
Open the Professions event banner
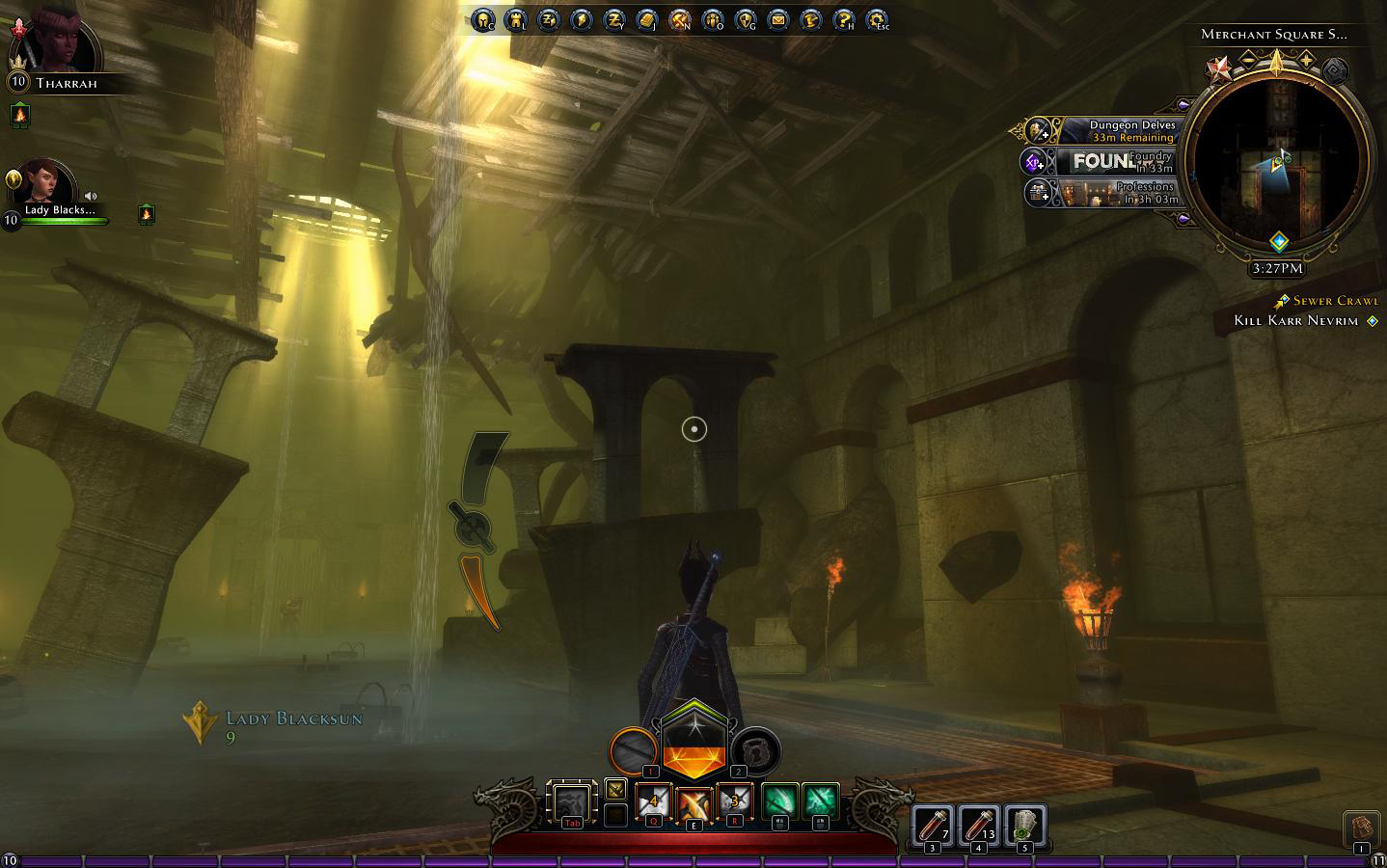click(x=1117, y=192)
